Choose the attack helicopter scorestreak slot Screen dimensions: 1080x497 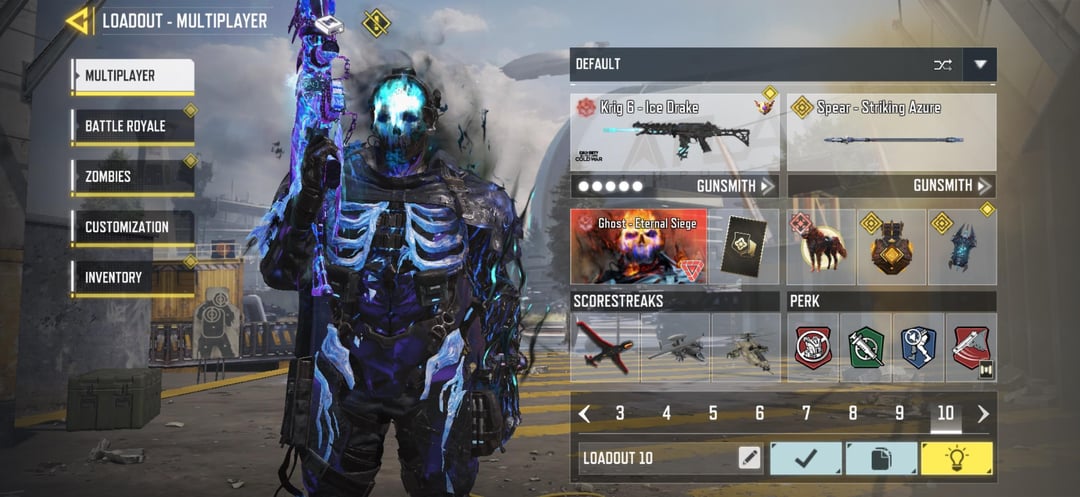[745, 348]
